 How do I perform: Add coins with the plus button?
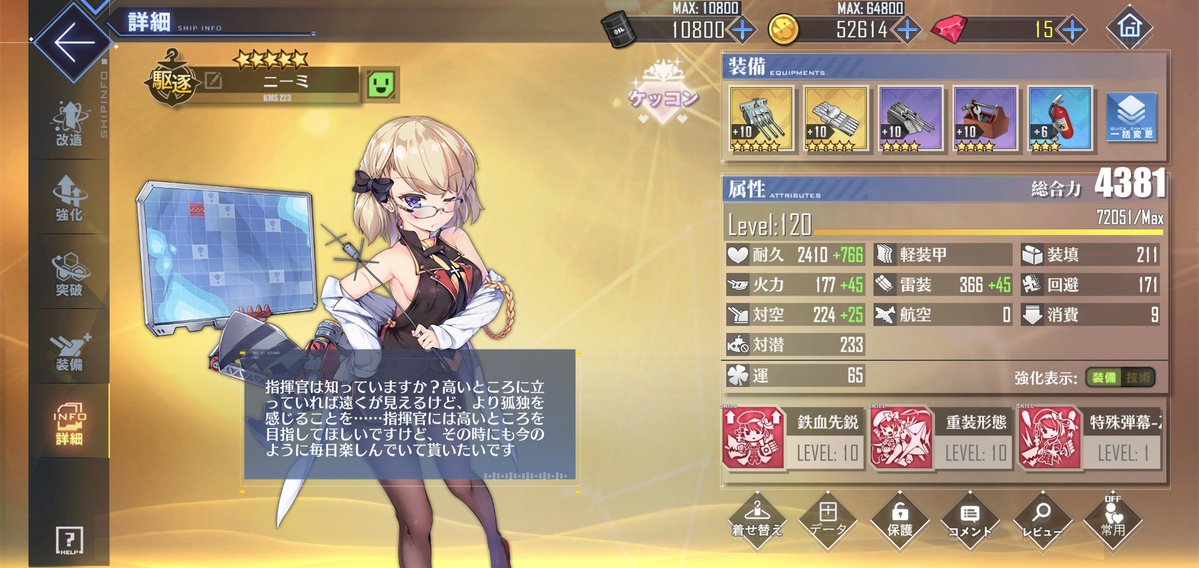tap(907, 29)
